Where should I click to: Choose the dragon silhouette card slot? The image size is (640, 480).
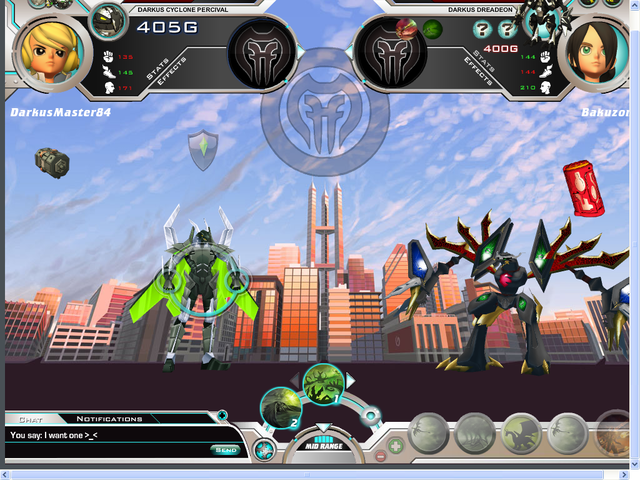click(522, 433)
